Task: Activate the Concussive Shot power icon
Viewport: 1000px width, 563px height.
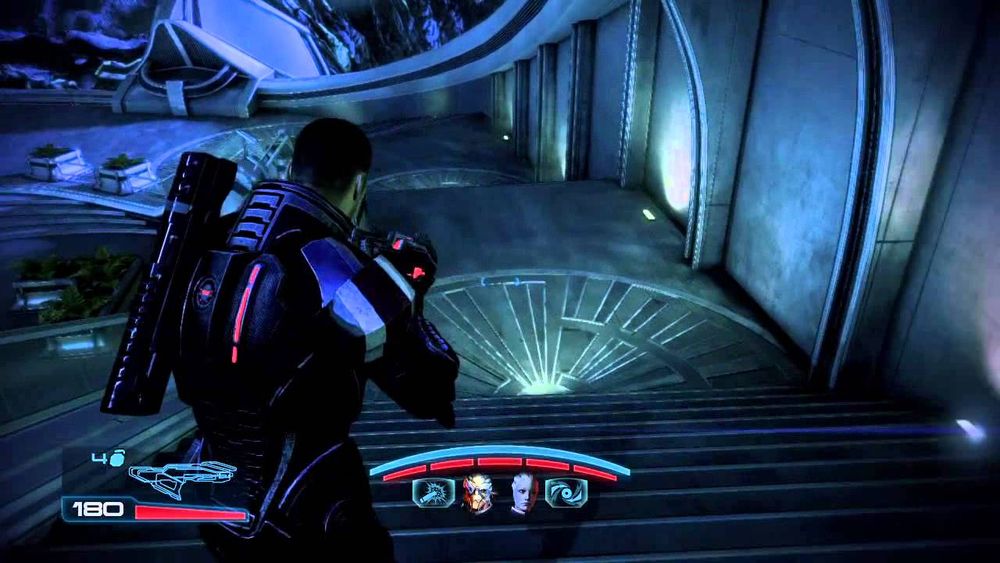Action: coord(432,492)
